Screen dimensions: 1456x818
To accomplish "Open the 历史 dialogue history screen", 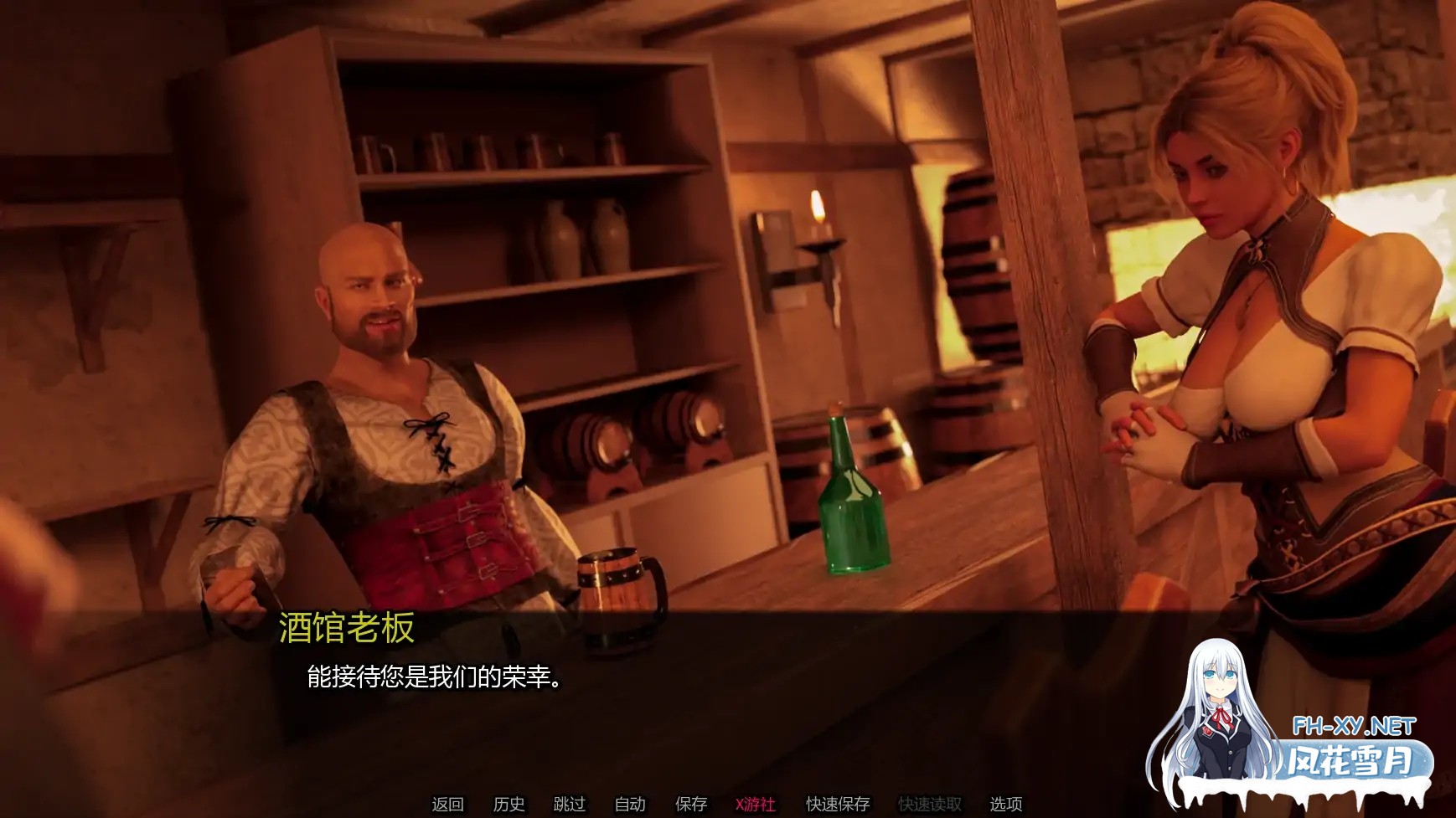I will [x=509, y=805].
